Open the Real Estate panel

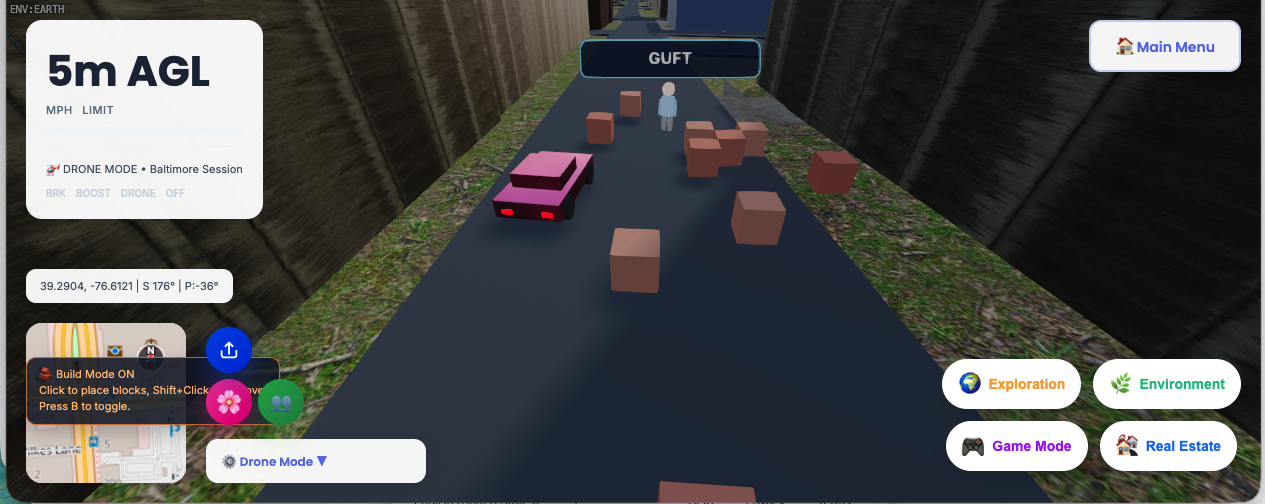1167,446
